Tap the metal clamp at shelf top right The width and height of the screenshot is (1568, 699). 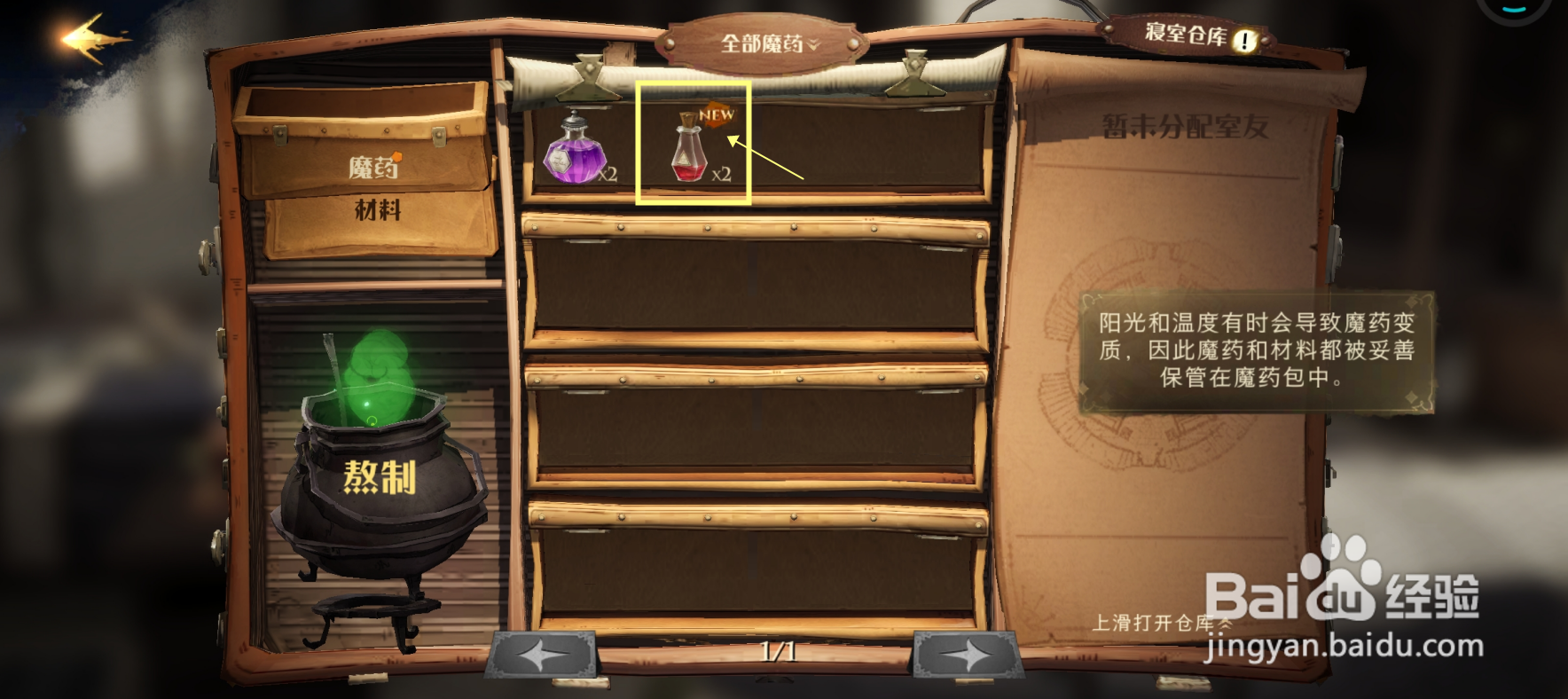[913, 73]
